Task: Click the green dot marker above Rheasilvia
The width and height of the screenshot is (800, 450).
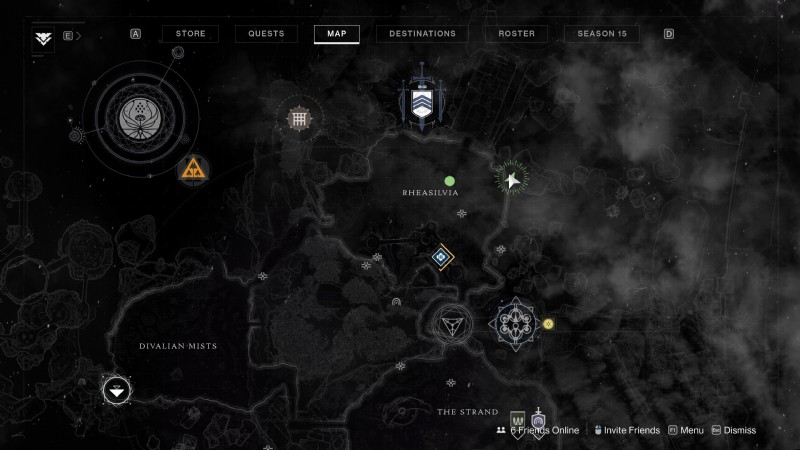Action: click(x=450, y=181)
